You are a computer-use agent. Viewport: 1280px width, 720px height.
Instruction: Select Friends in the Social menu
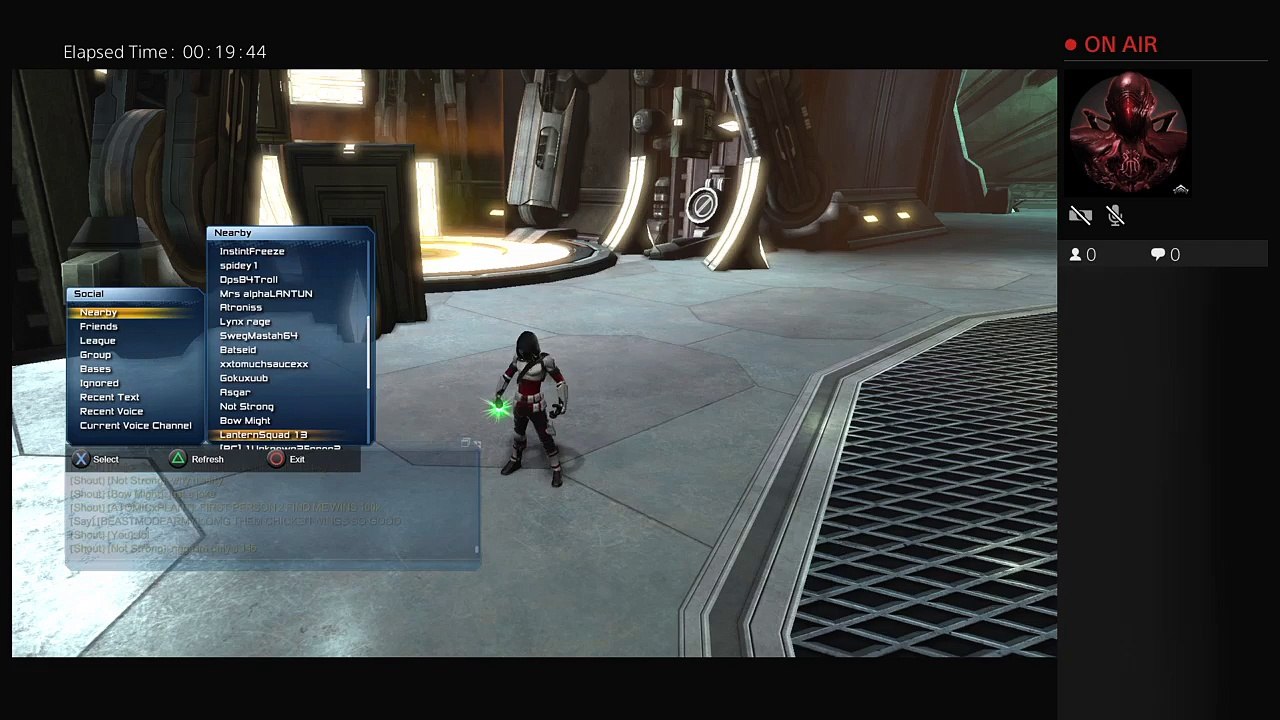[99, 327]
